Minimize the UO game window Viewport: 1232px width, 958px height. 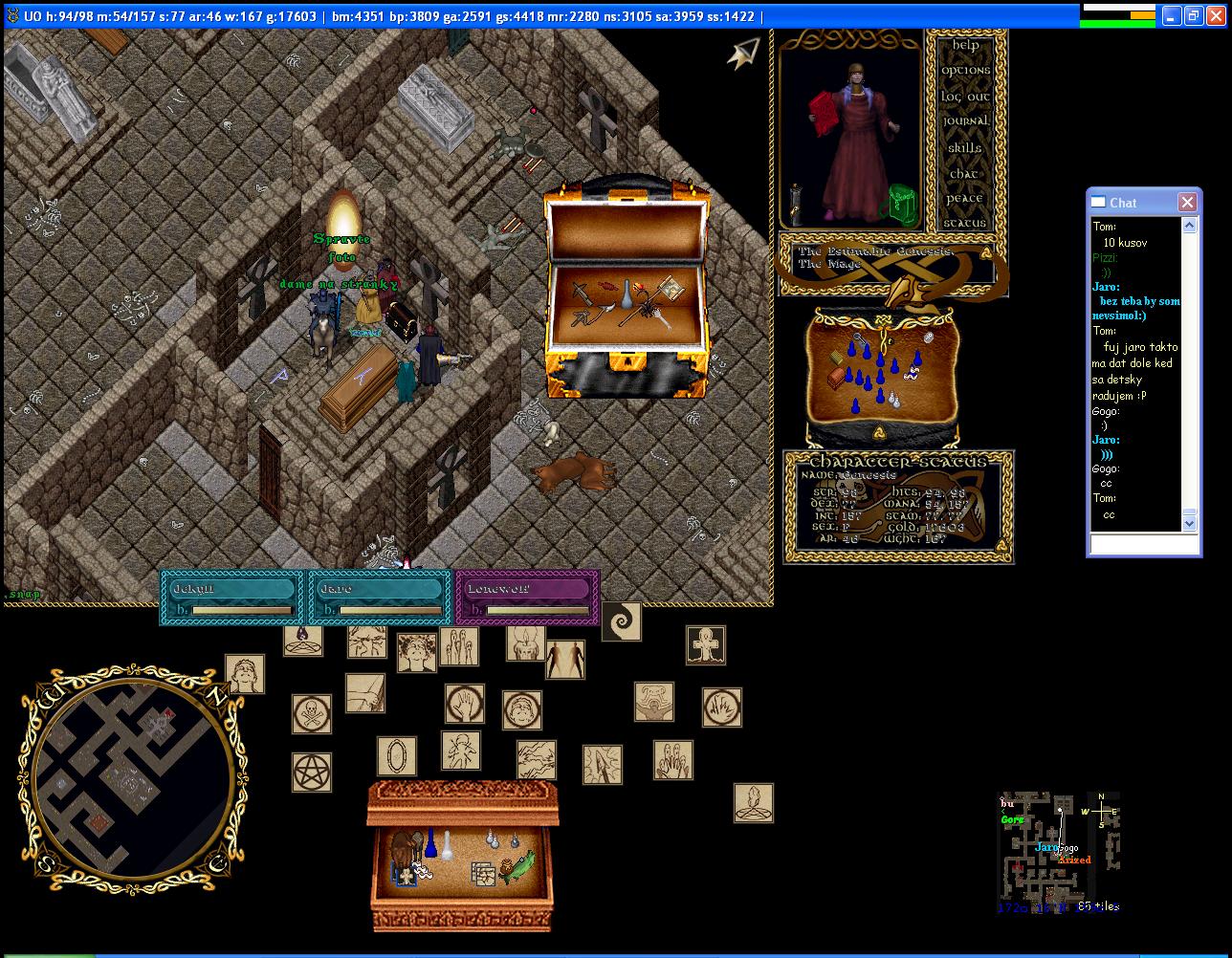coord(1172,15)
